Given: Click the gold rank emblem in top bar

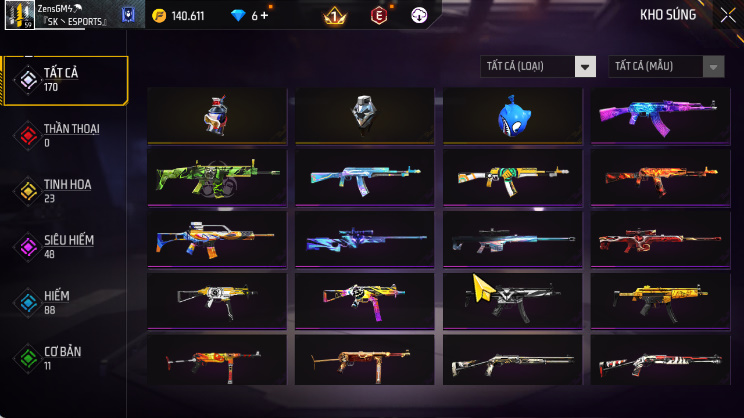Looking at the screenshot, I should (x=335, y=16).
